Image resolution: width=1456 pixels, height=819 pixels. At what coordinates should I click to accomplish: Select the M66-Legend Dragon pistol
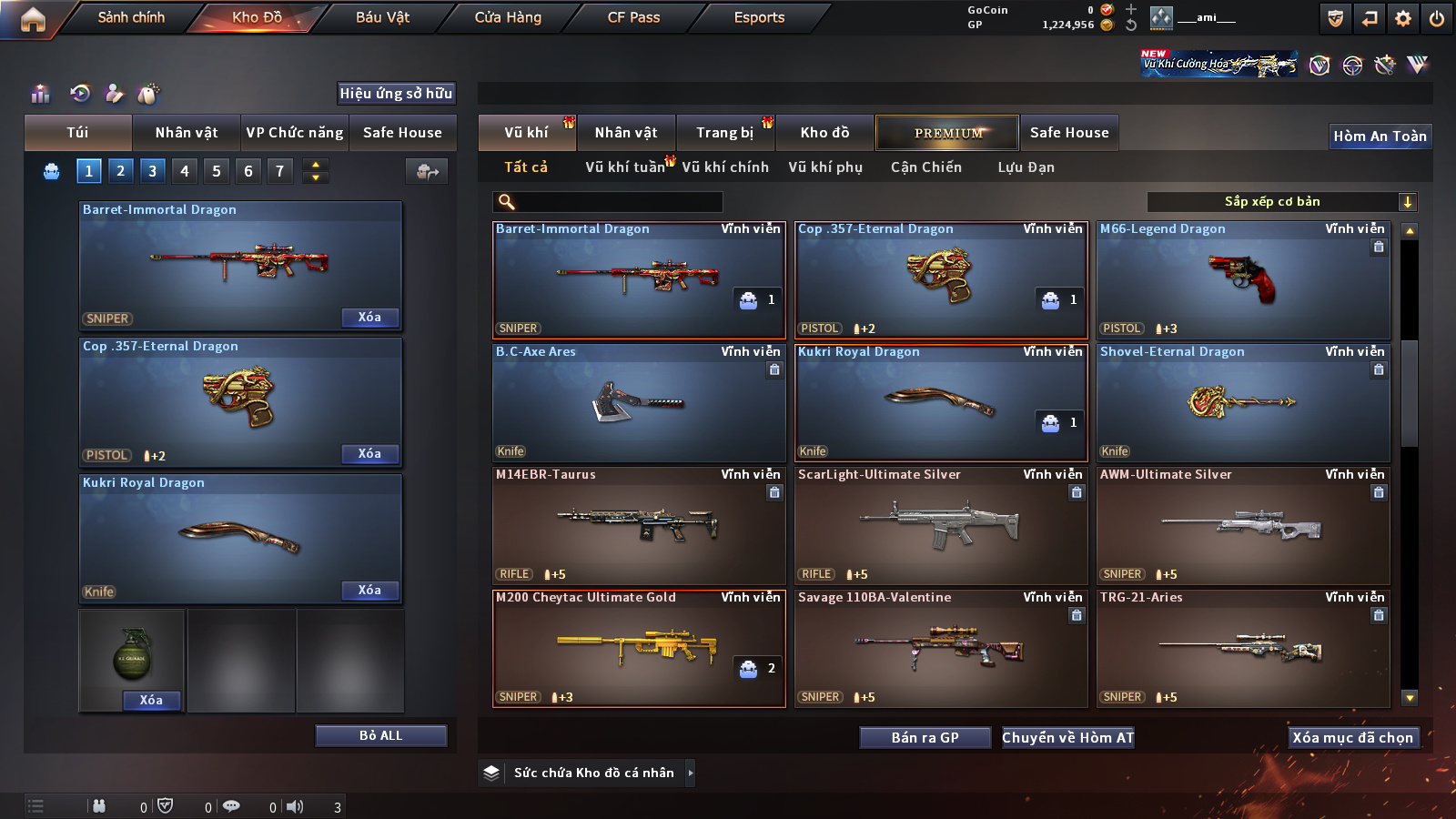tap(1243, 280)
